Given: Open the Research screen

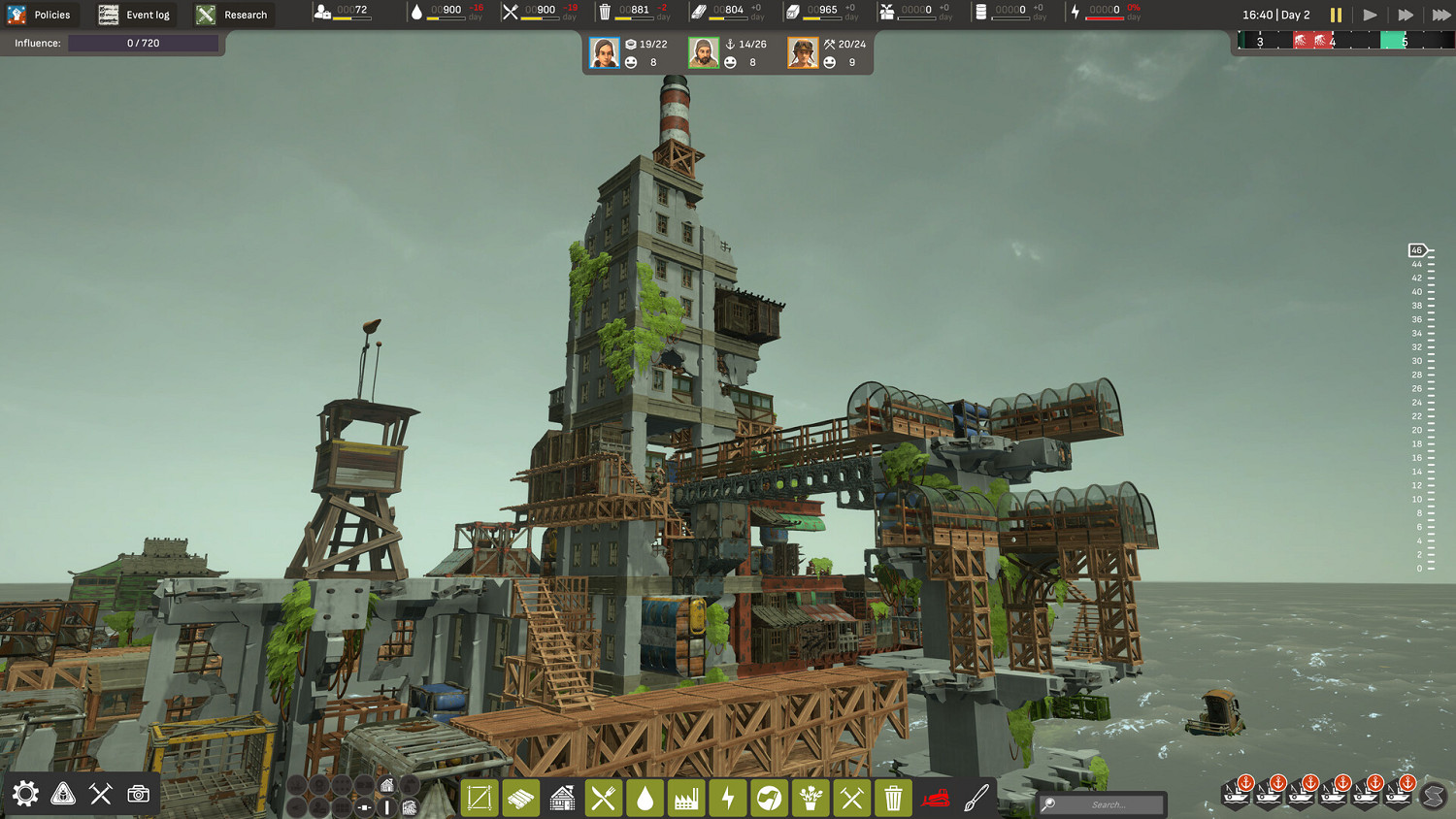Looking at the screenshot, I should (x=234, y=15).
